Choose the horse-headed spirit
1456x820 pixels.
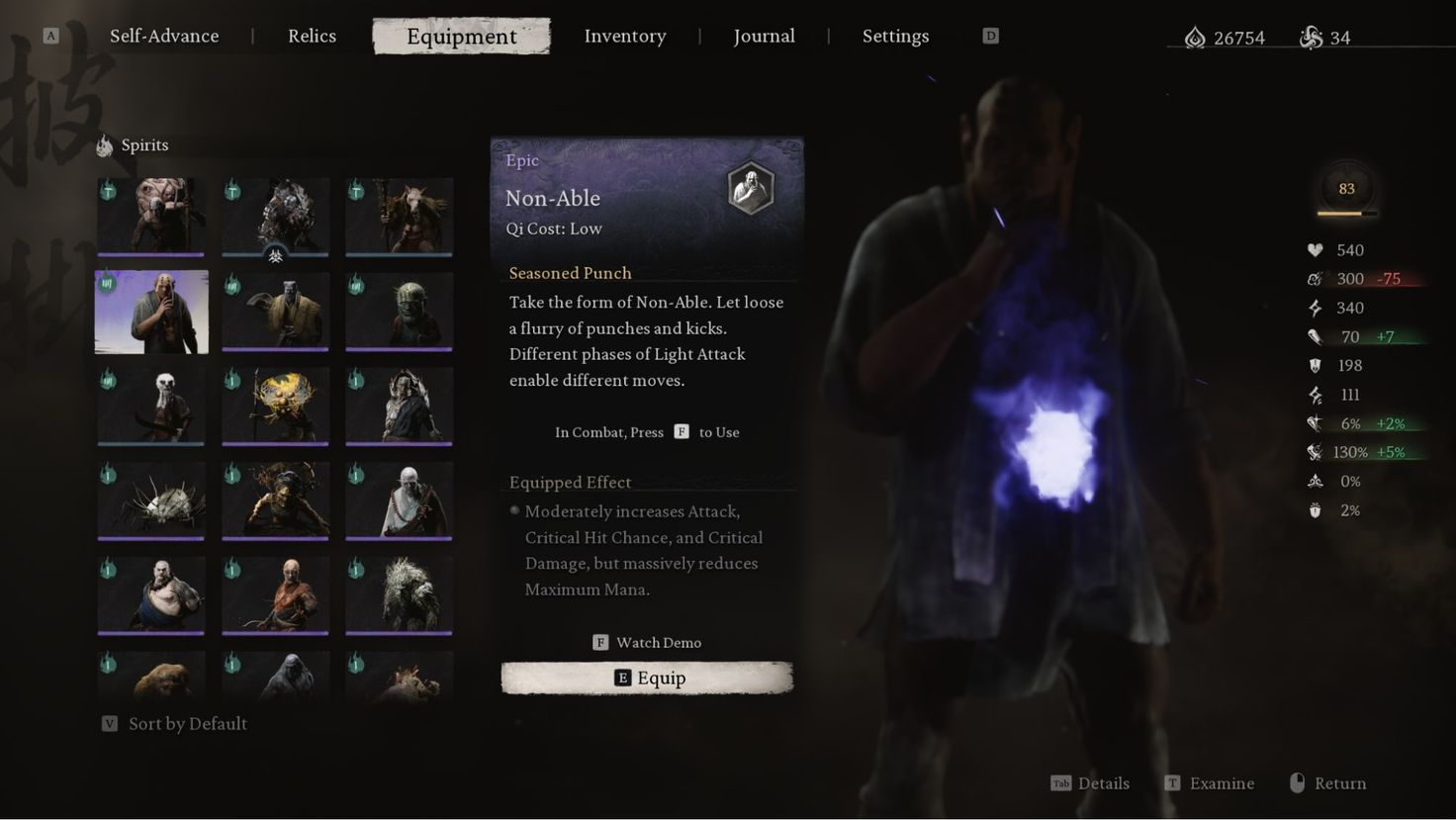click(x=400, y=217)
